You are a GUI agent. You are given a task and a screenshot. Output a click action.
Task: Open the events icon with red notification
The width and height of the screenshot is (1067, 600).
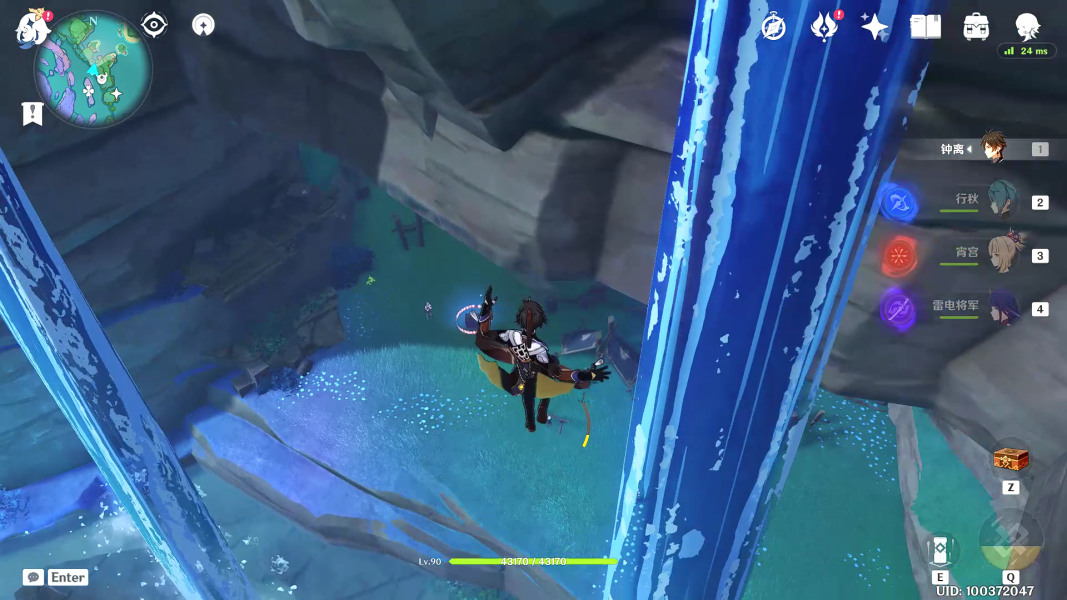823,27
